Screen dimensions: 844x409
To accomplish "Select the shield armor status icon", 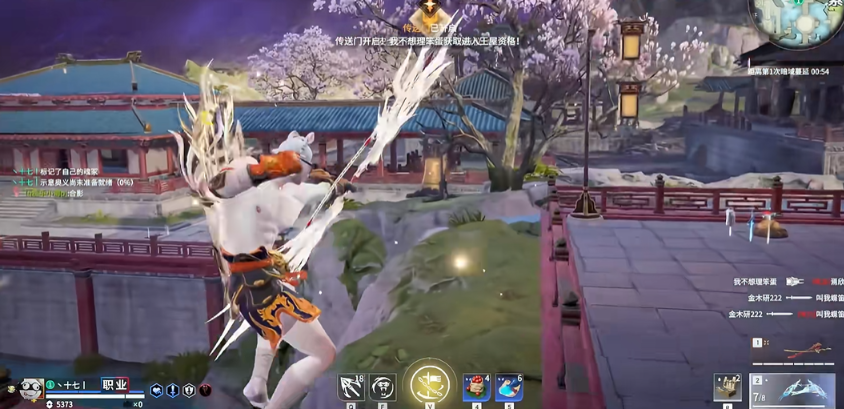I will [x=189, y=390].
